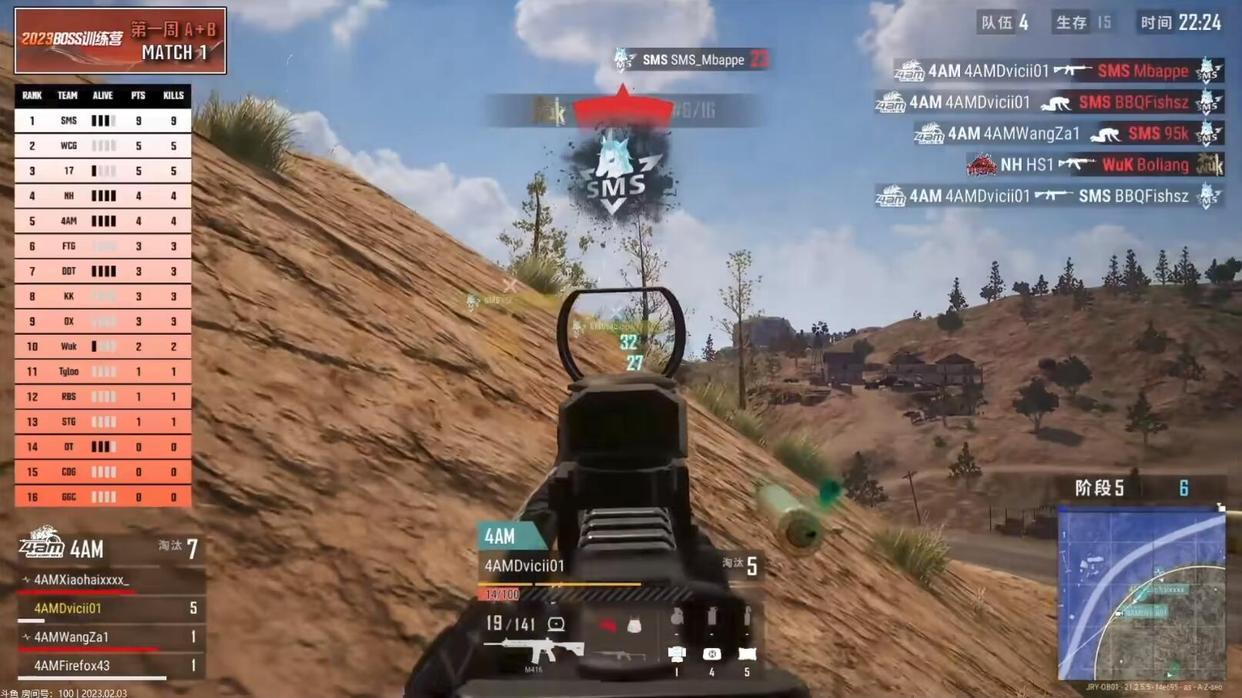Pick the bandage item icon
This screenshot has width=1242, height=698.
747,654
